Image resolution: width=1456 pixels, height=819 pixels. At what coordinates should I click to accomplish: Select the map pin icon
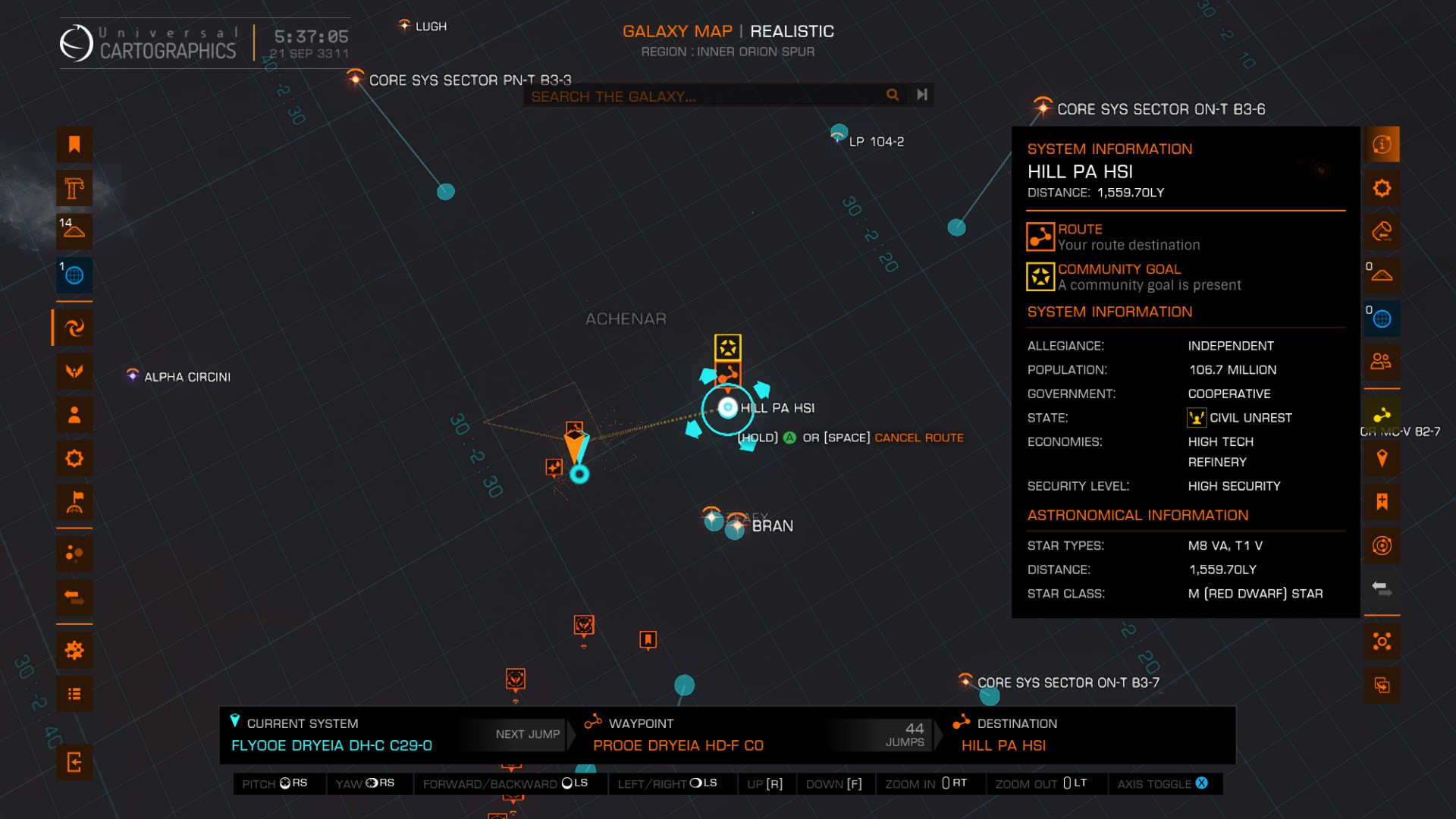pyautogui.click(x=1382, y=458)
